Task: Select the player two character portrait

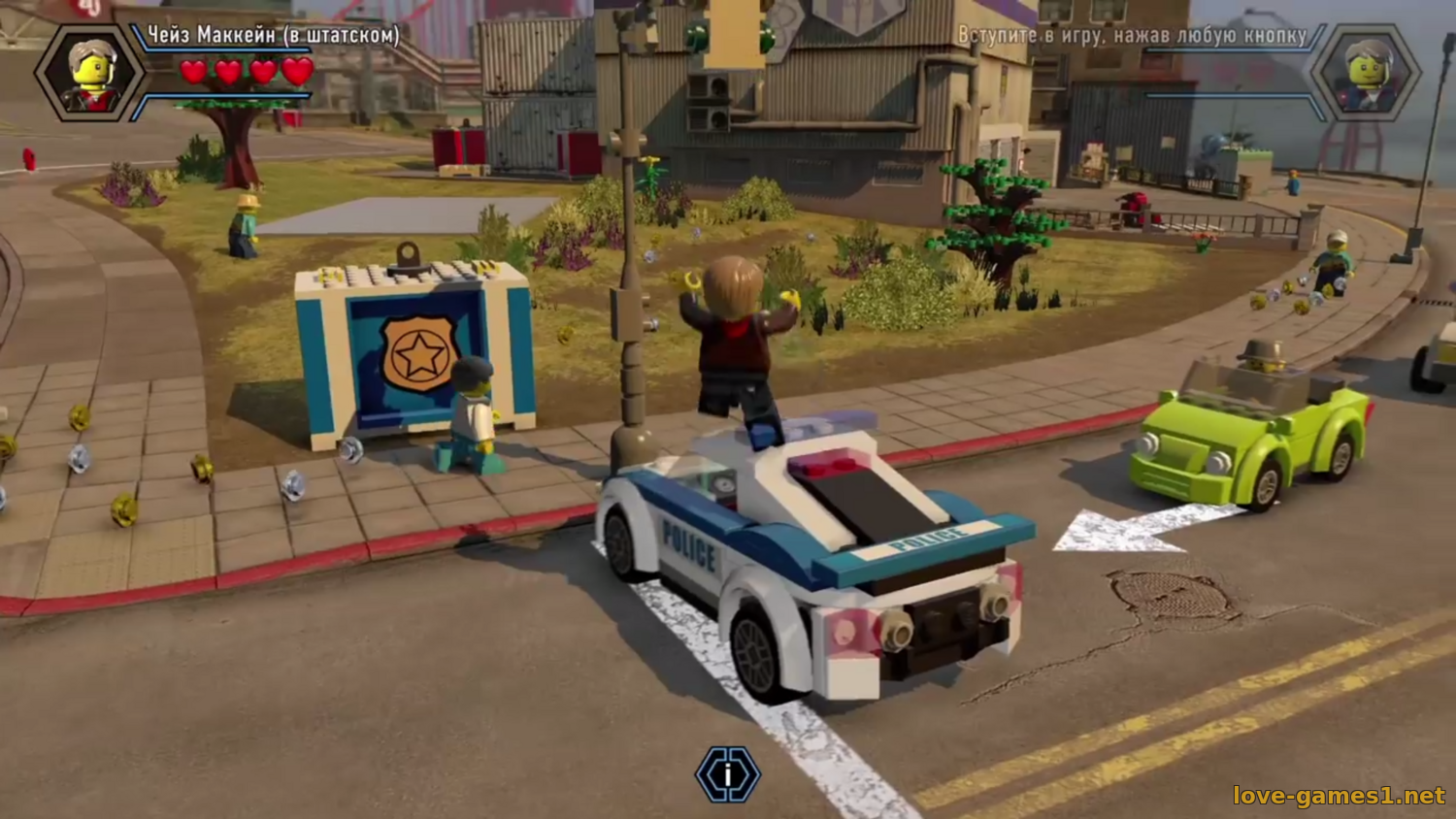Action: coord(1366,73)
